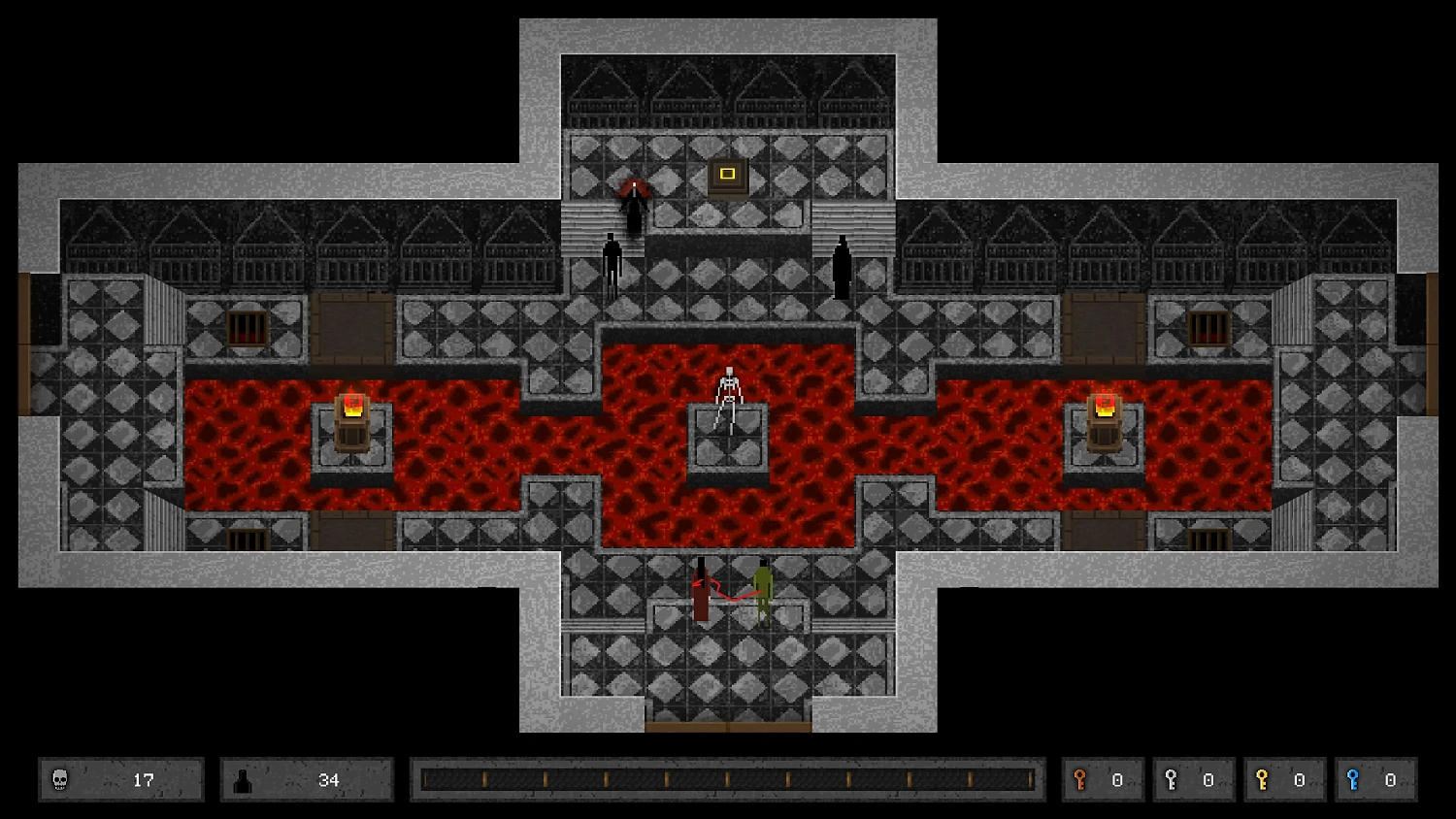Select the yellow key counter icon
The width and height of the screenshot is (1456, 819).
(1263, 779)
